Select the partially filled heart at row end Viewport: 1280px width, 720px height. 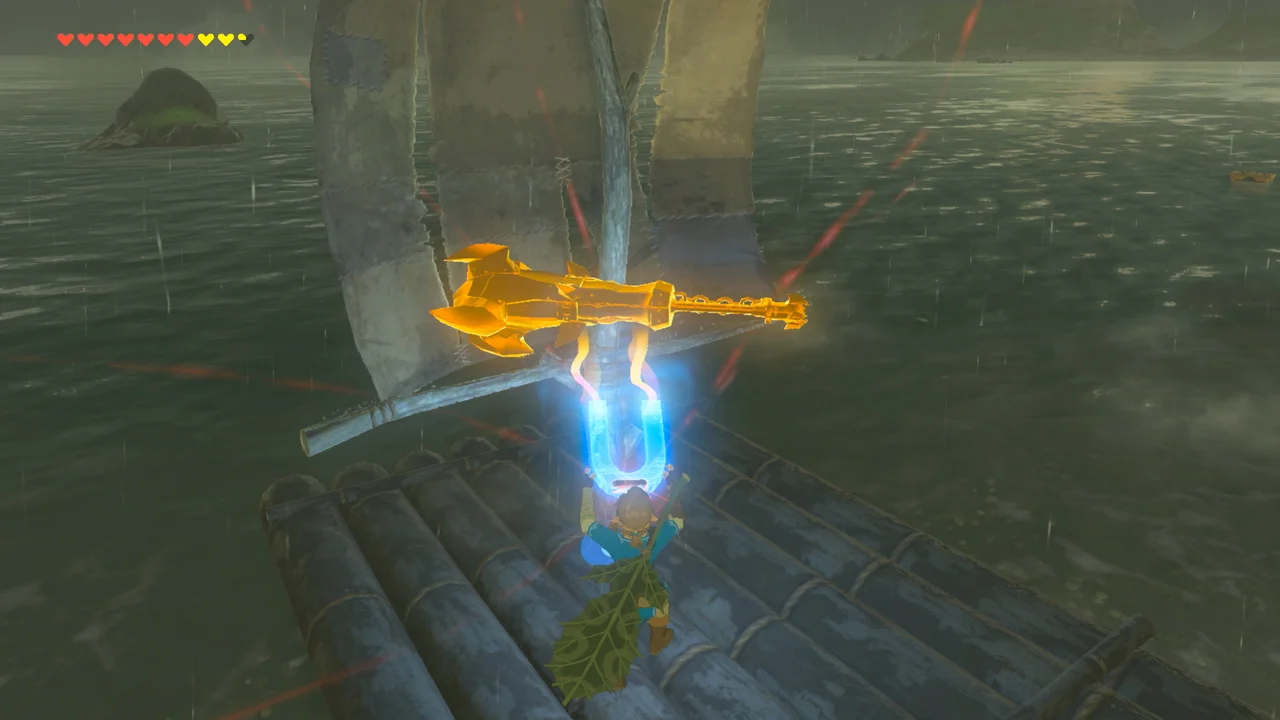point(244,39)
